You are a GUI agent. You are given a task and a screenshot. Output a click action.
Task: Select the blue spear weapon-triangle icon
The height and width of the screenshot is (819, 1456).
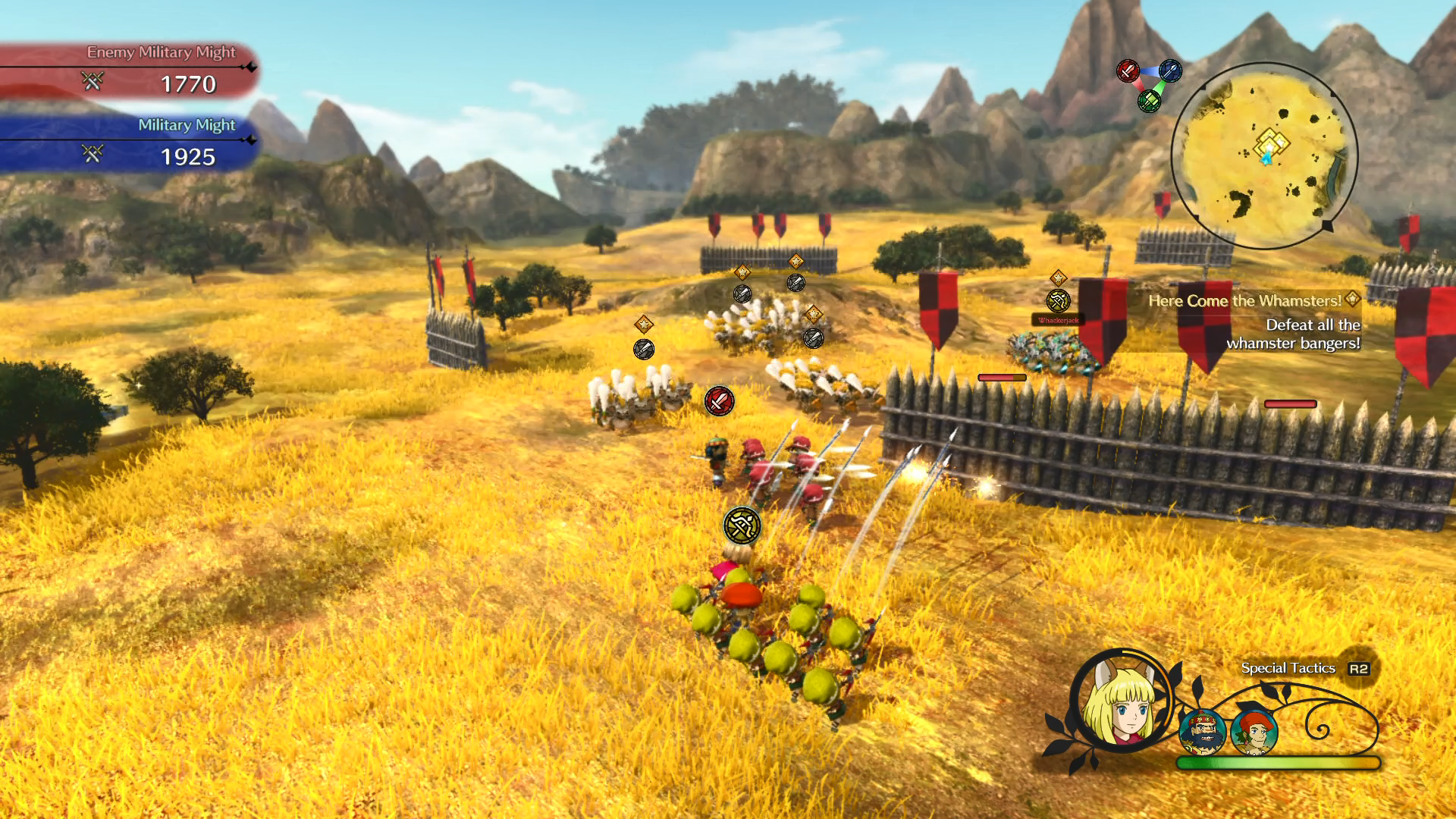click(x=1170, y=71)
